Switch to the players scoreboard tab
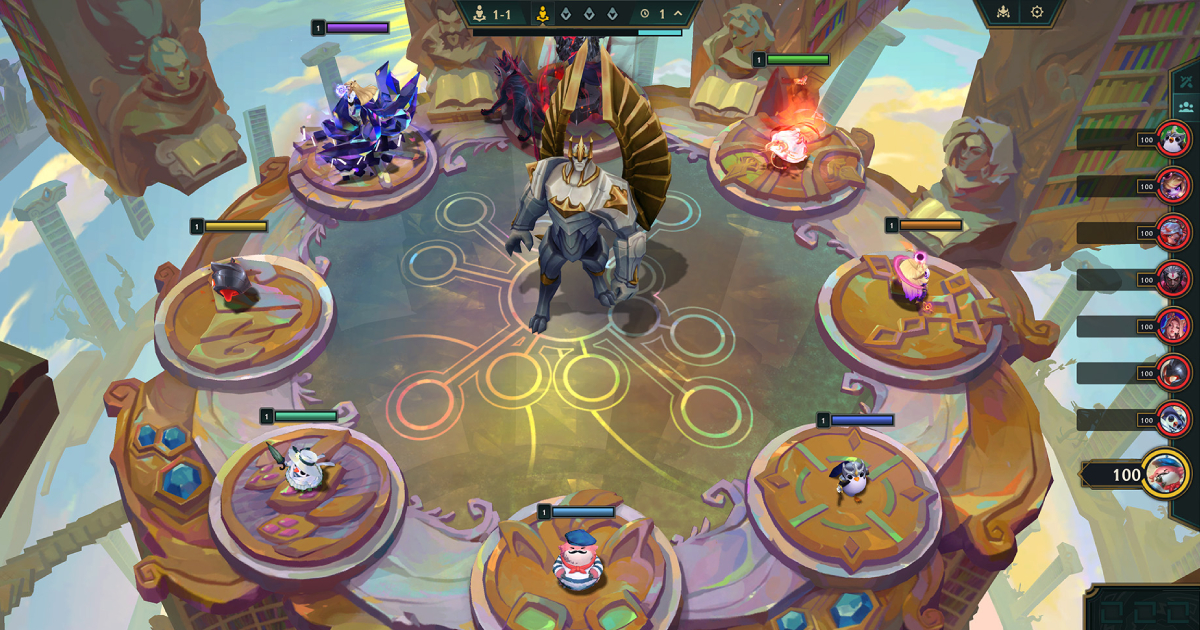 click(1187, 106)
